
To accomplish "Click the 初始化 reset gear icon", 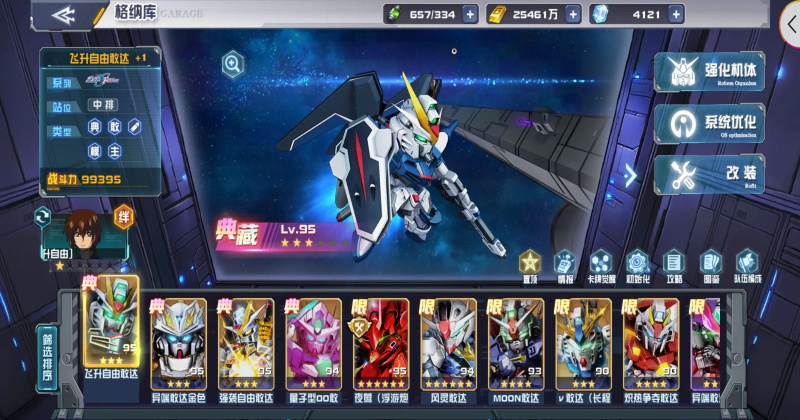I will (x=638, y=266).
